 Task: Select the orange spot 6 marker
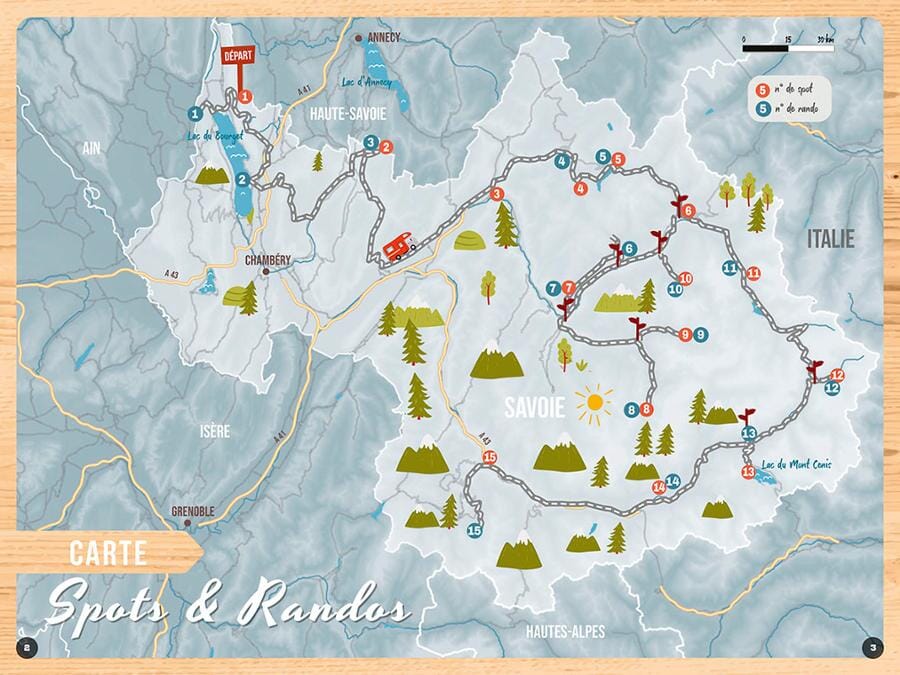[688, 211]
